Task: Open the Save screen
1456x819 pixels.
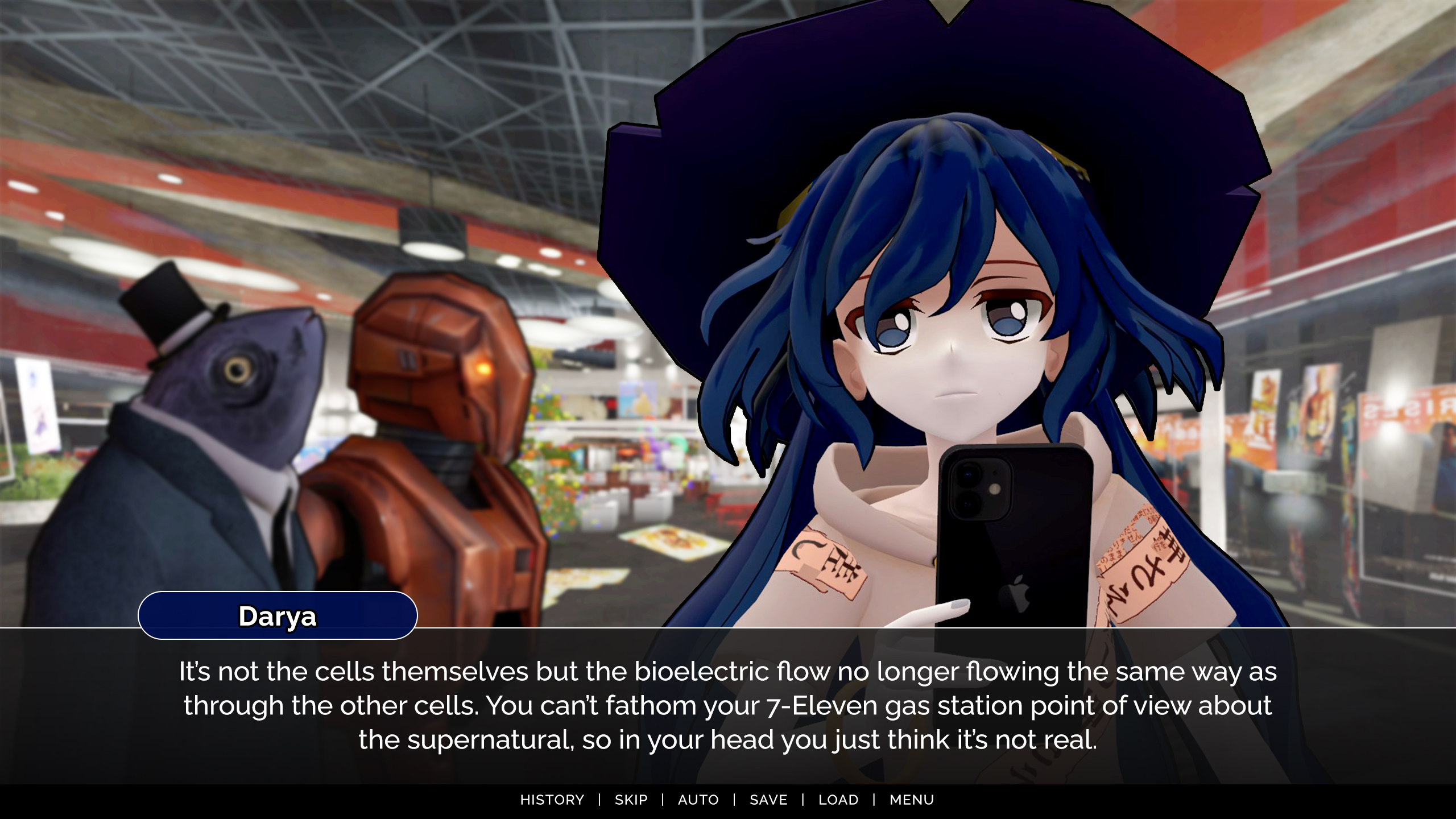Action: click(768, 800)
